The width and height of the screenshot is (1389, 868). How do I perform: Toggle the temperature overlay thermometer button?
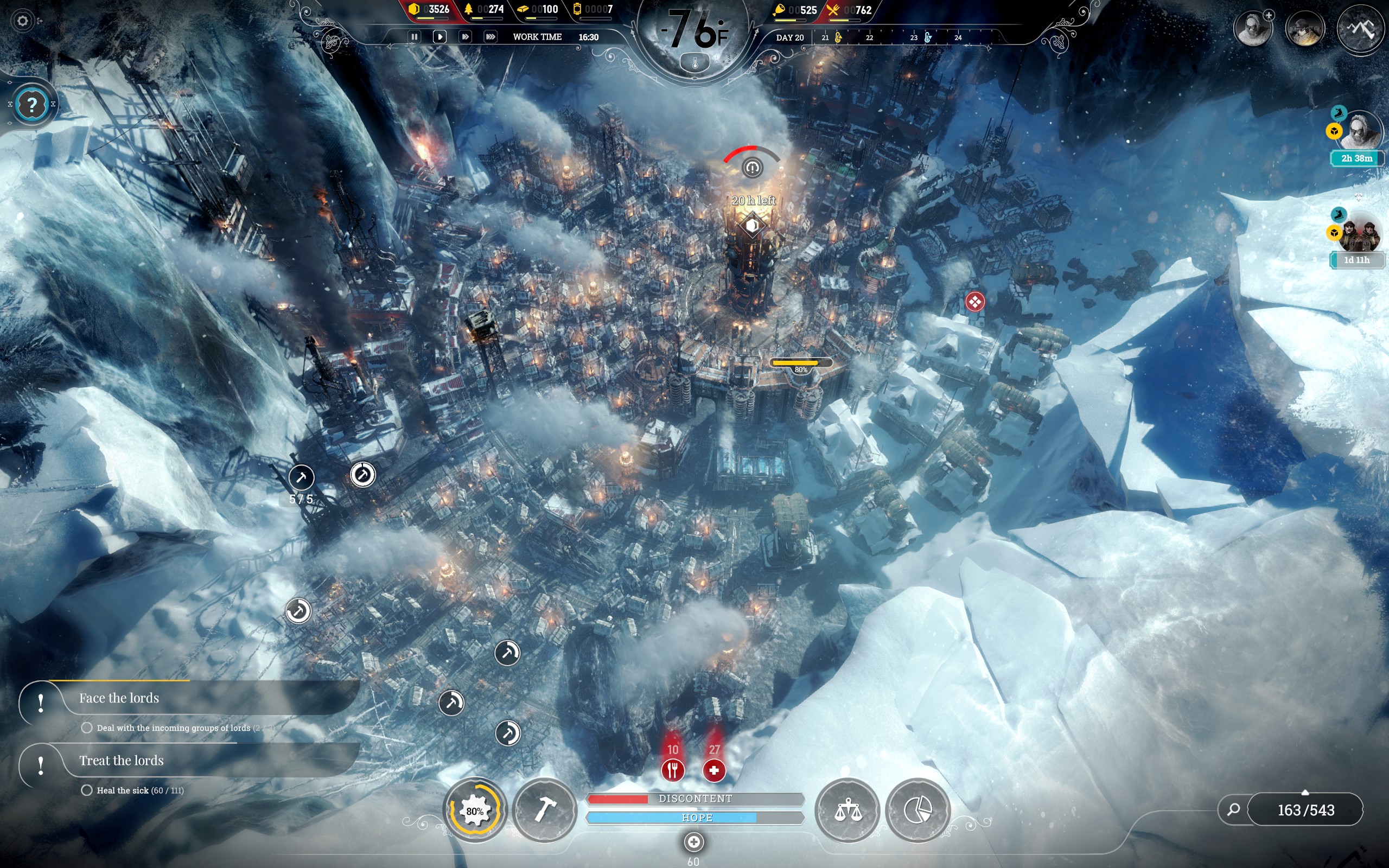coord(694,62)
